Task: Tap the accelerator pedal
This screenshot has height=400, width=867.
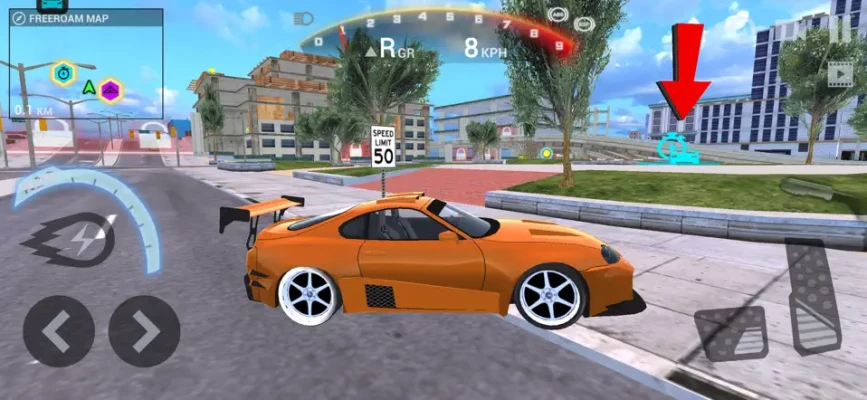Action: coord(813,296)
